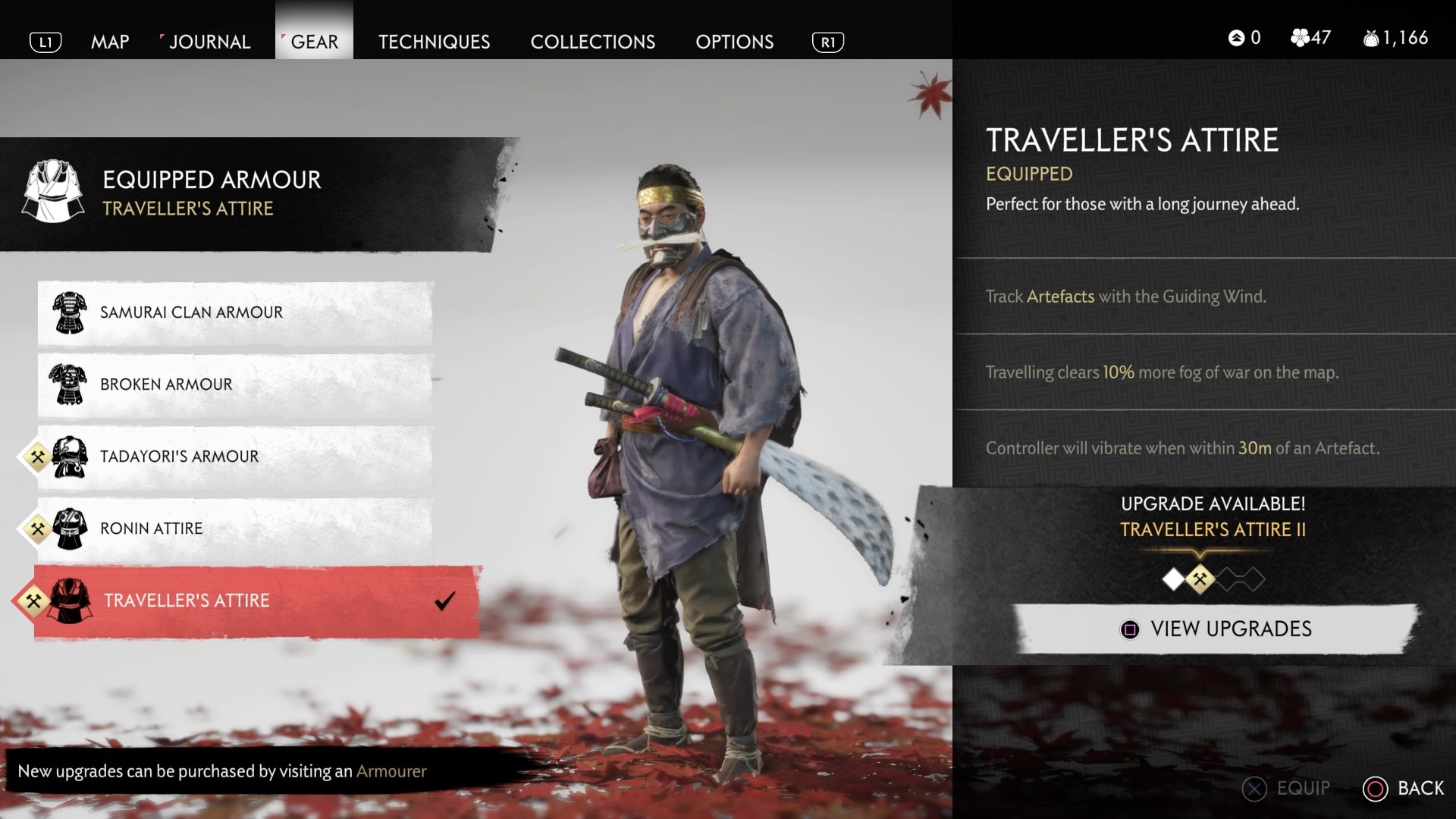Click the checkmark on Traveller's Attire
This screenshot has width=1456, height=819.
[444, 601]
